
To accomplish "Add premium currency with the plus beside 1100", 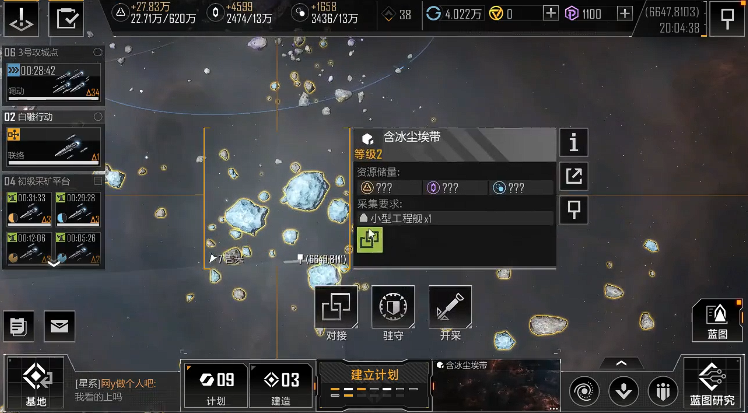I will (625, 13).
